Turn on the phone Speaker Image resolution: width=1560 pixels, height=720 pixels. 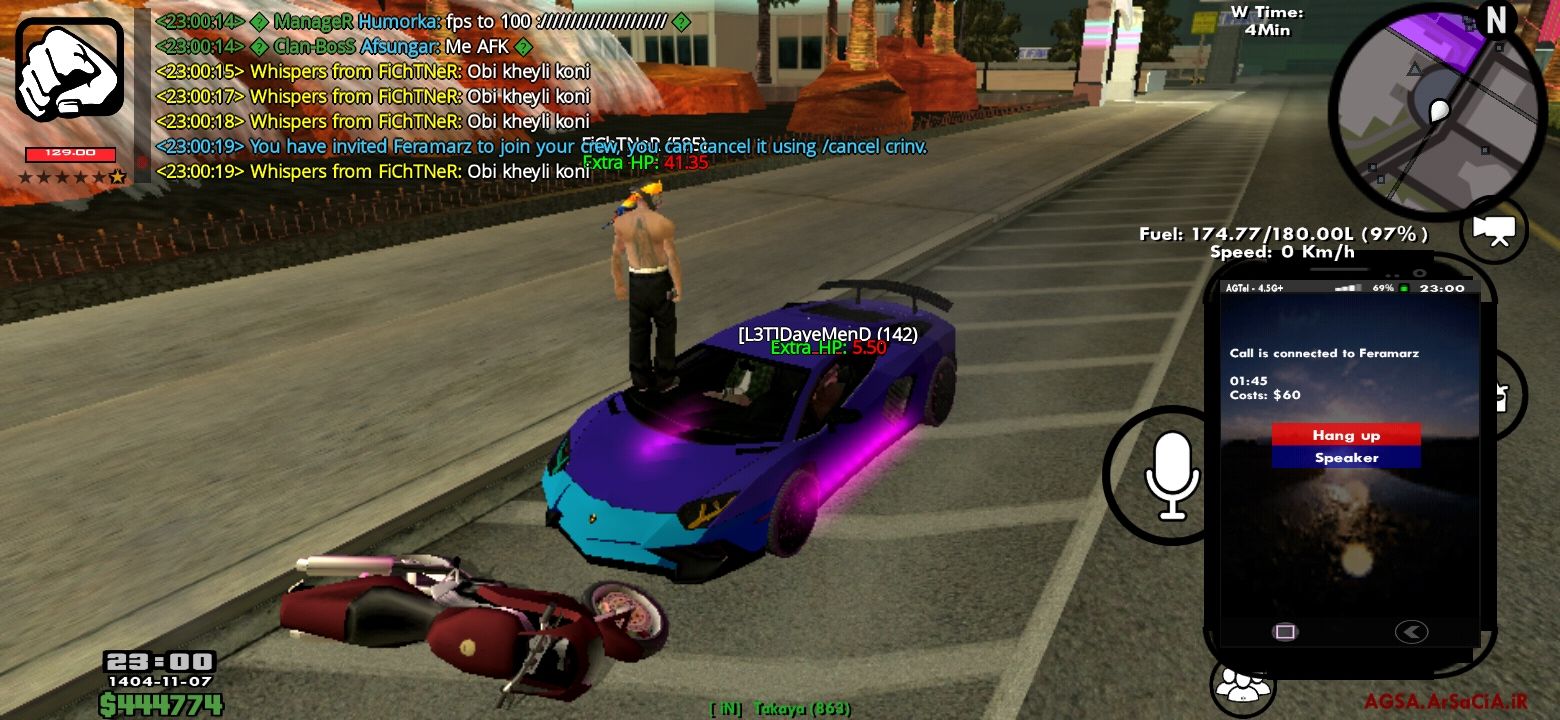tap(1346, 458)
